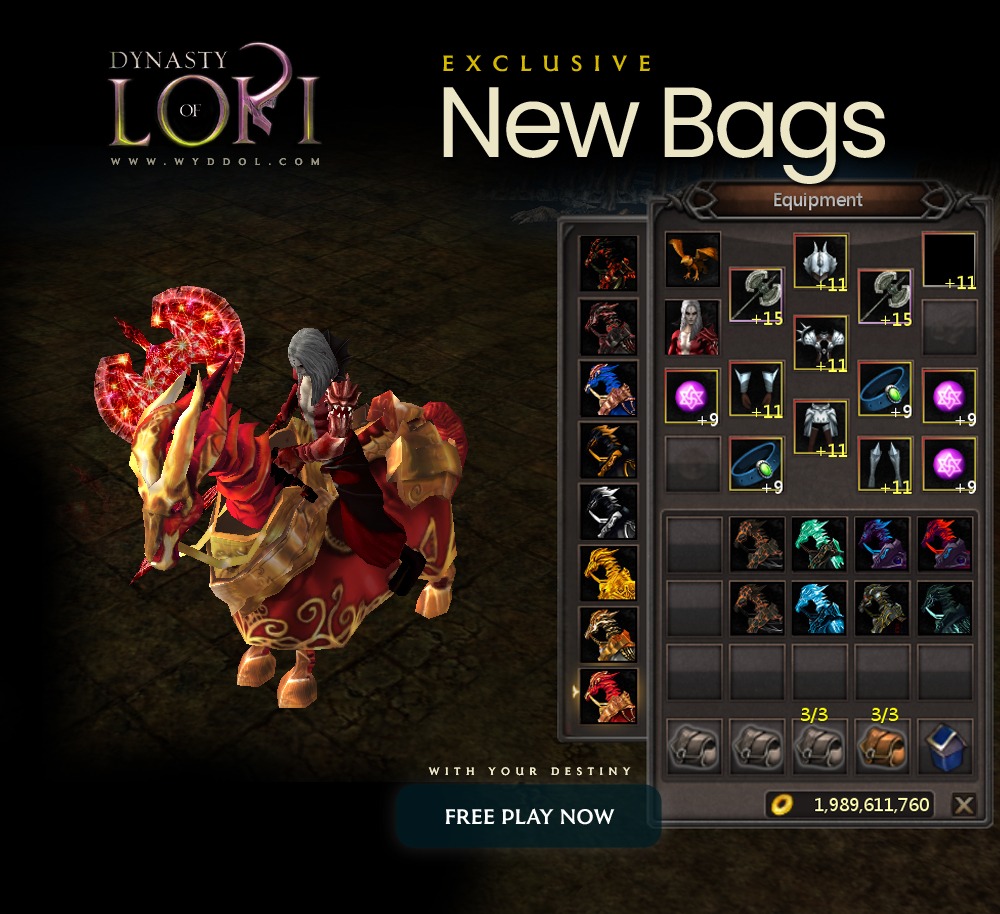Select the blue dragon in side list
This screenshot has width=1000, height=914.
(609, 388)
